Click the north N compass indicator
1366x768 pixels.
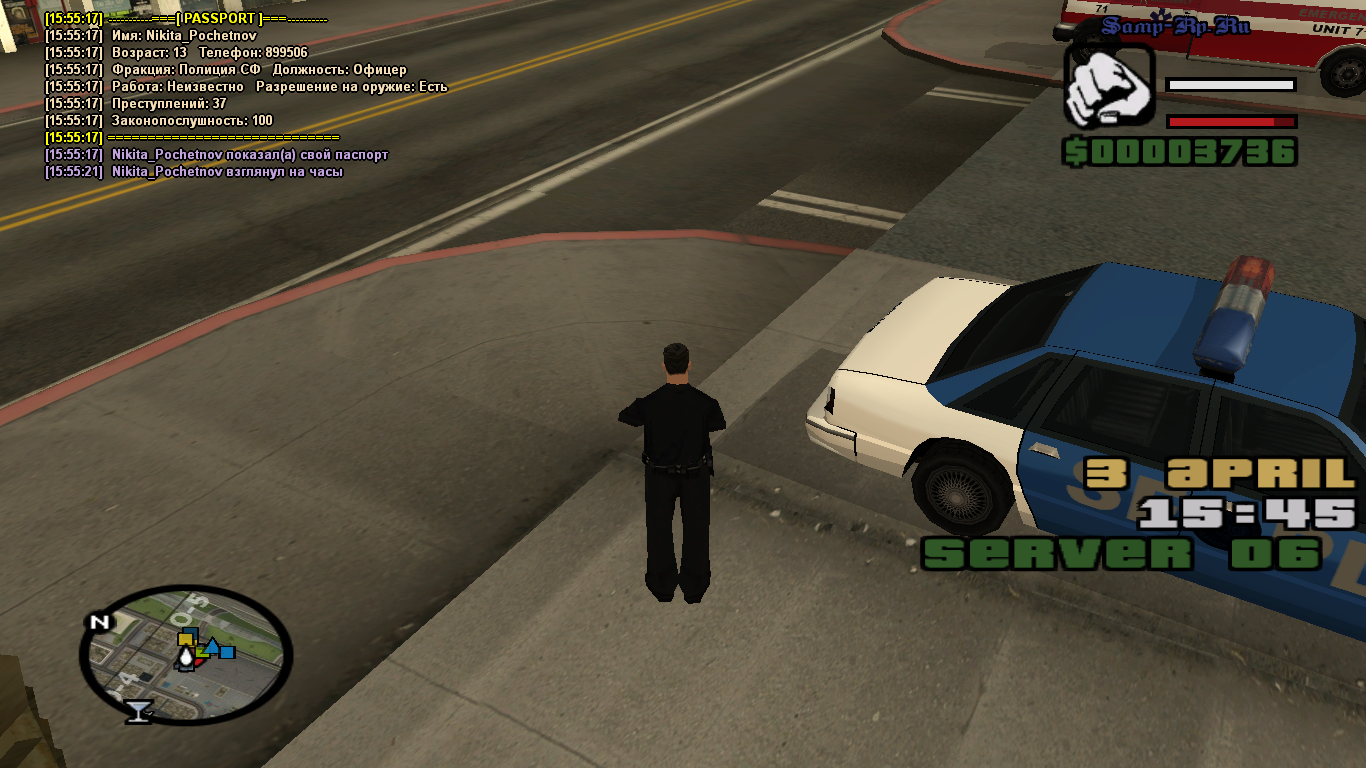[x=100, y=622]
